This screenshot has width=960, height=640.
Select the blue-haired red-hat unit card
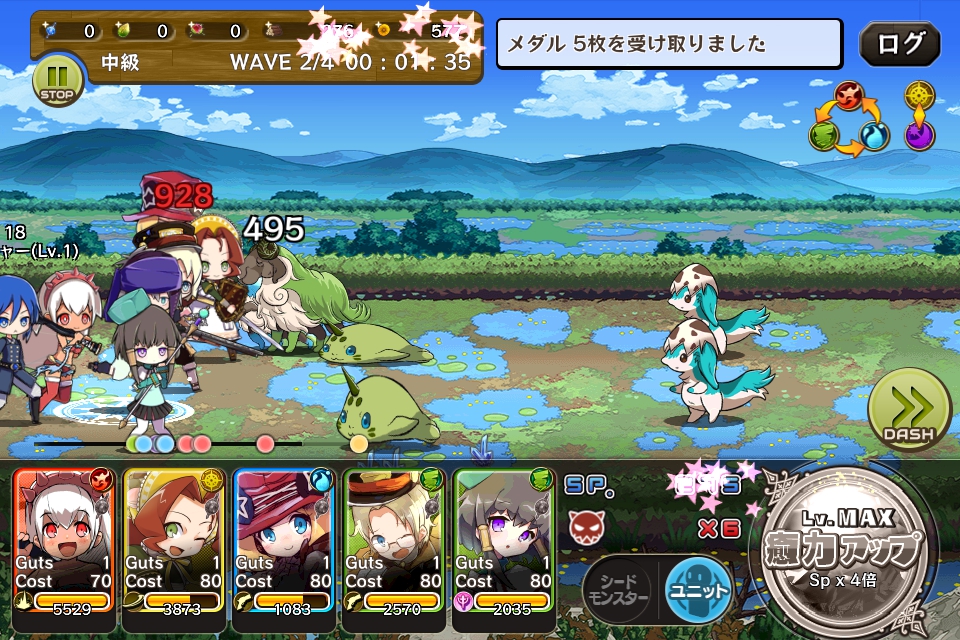click(284, 540)
